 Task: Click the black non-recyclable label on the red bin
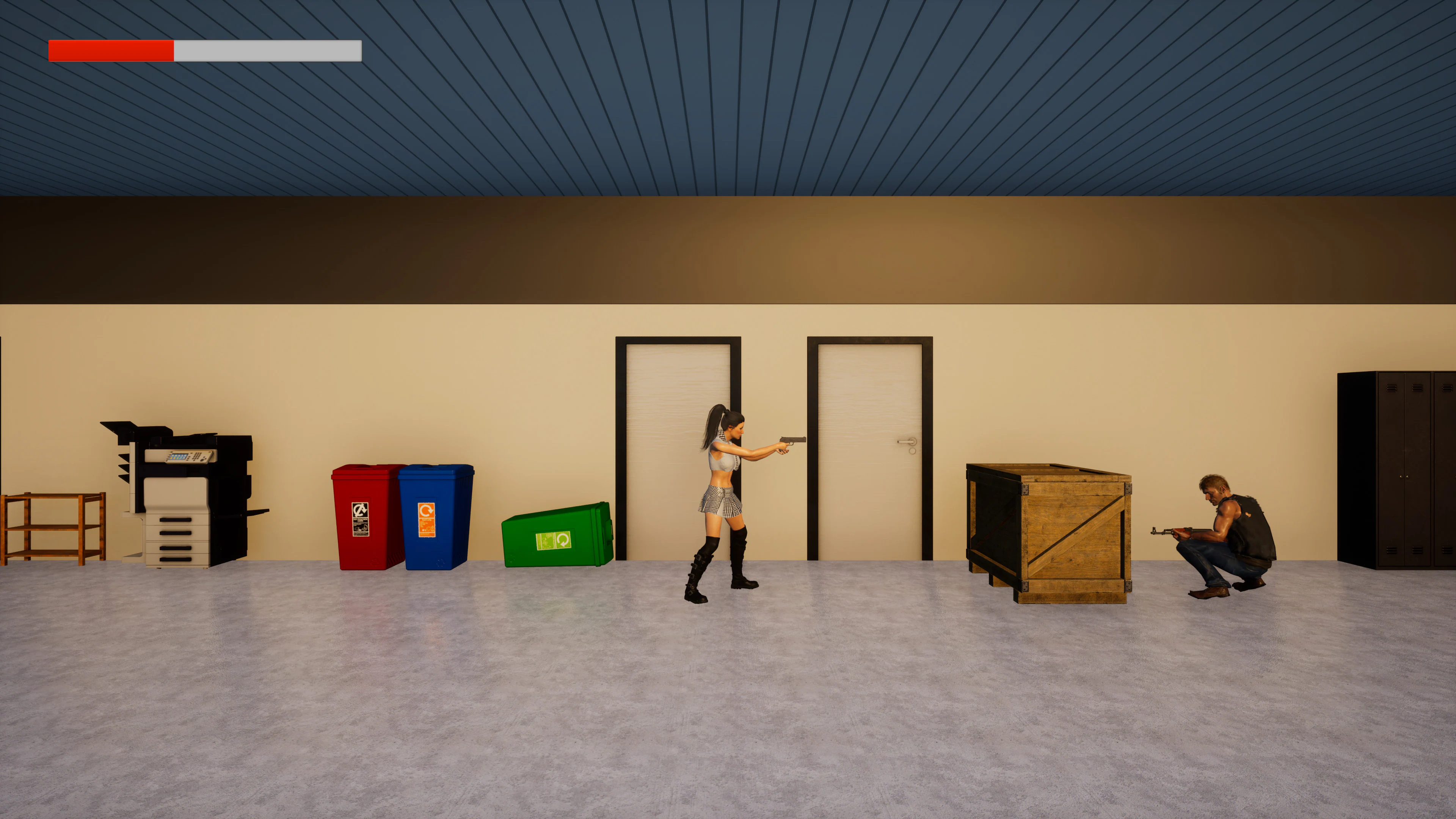tap(361, 520)
